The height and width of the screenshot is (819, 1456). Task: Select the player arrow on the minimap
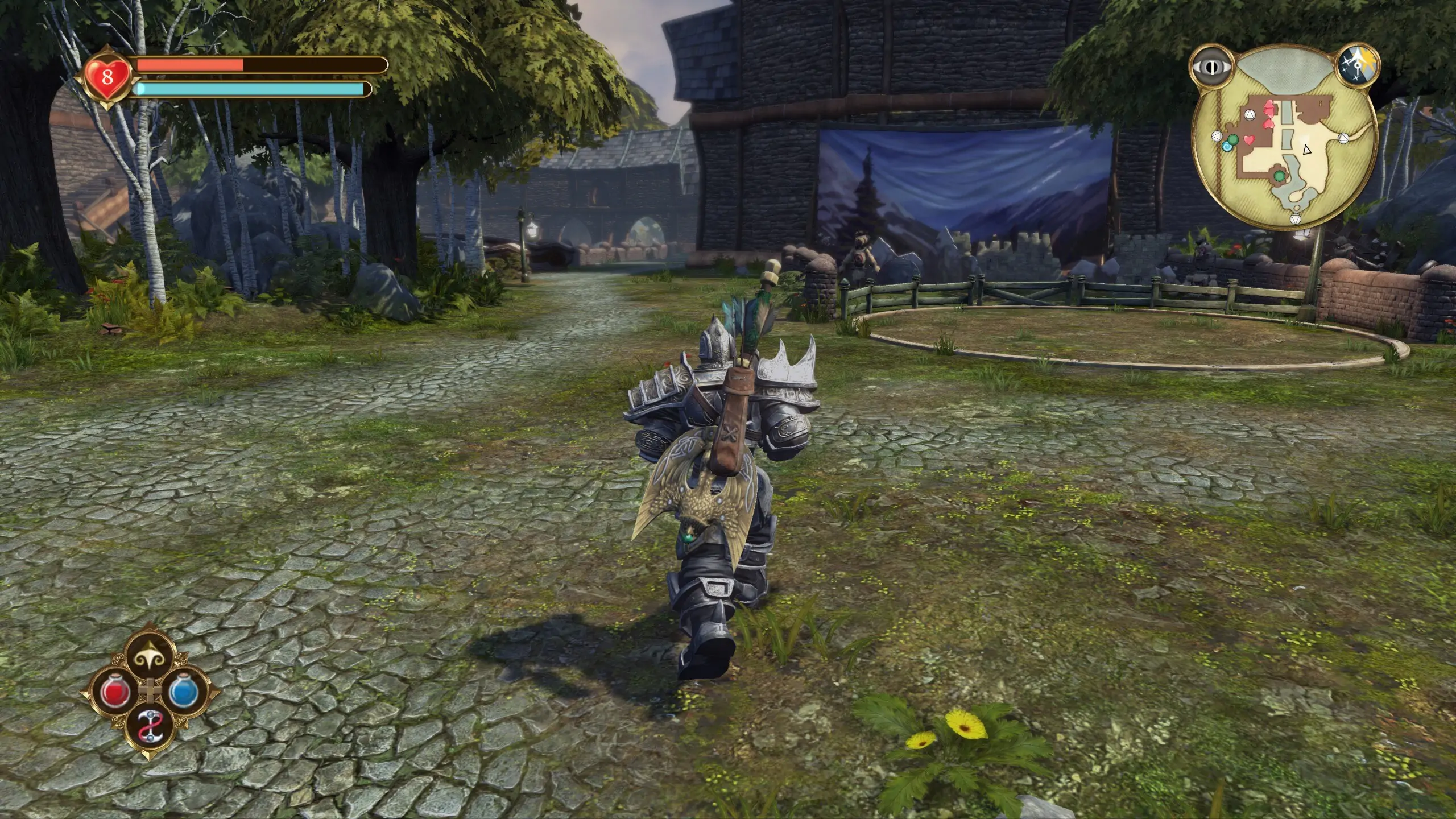click(x=1306, y=150)
